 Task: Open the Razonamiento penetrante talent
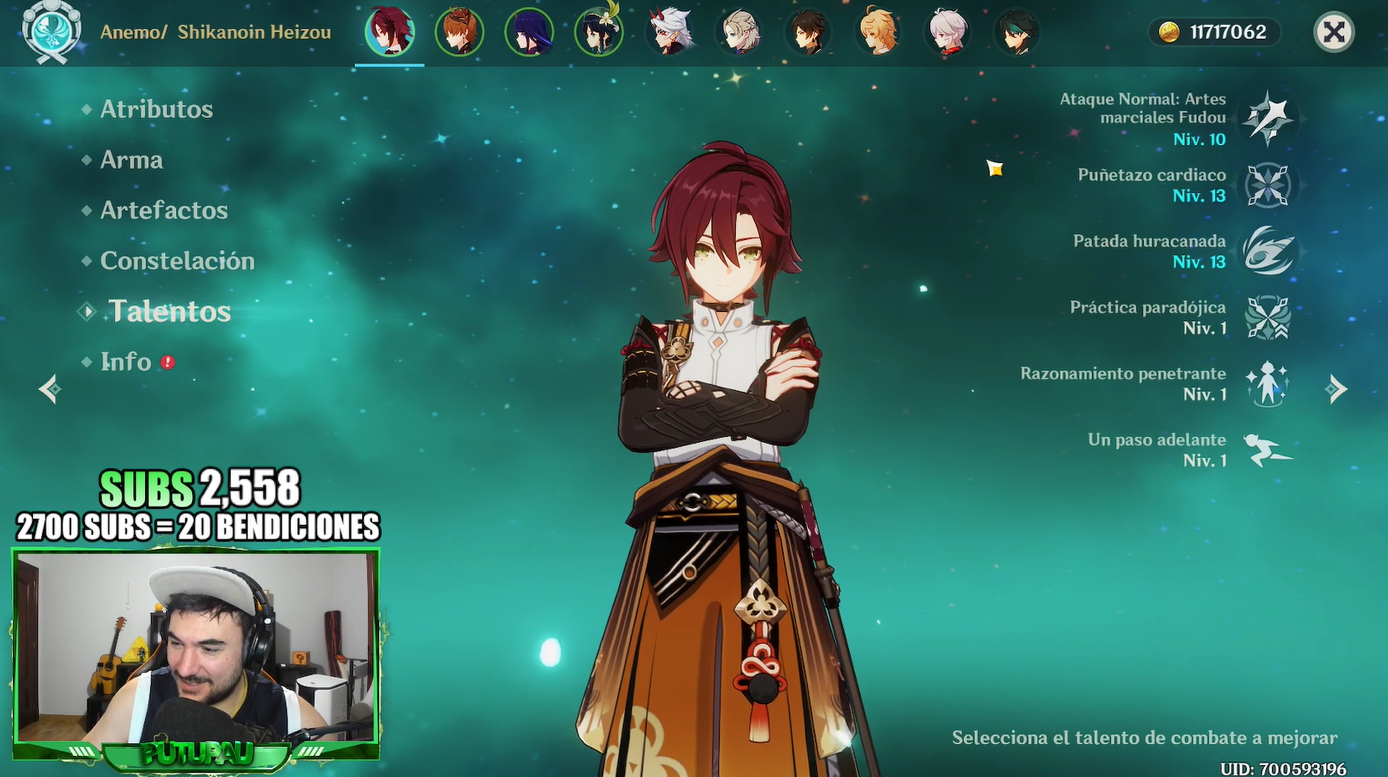1268,384
